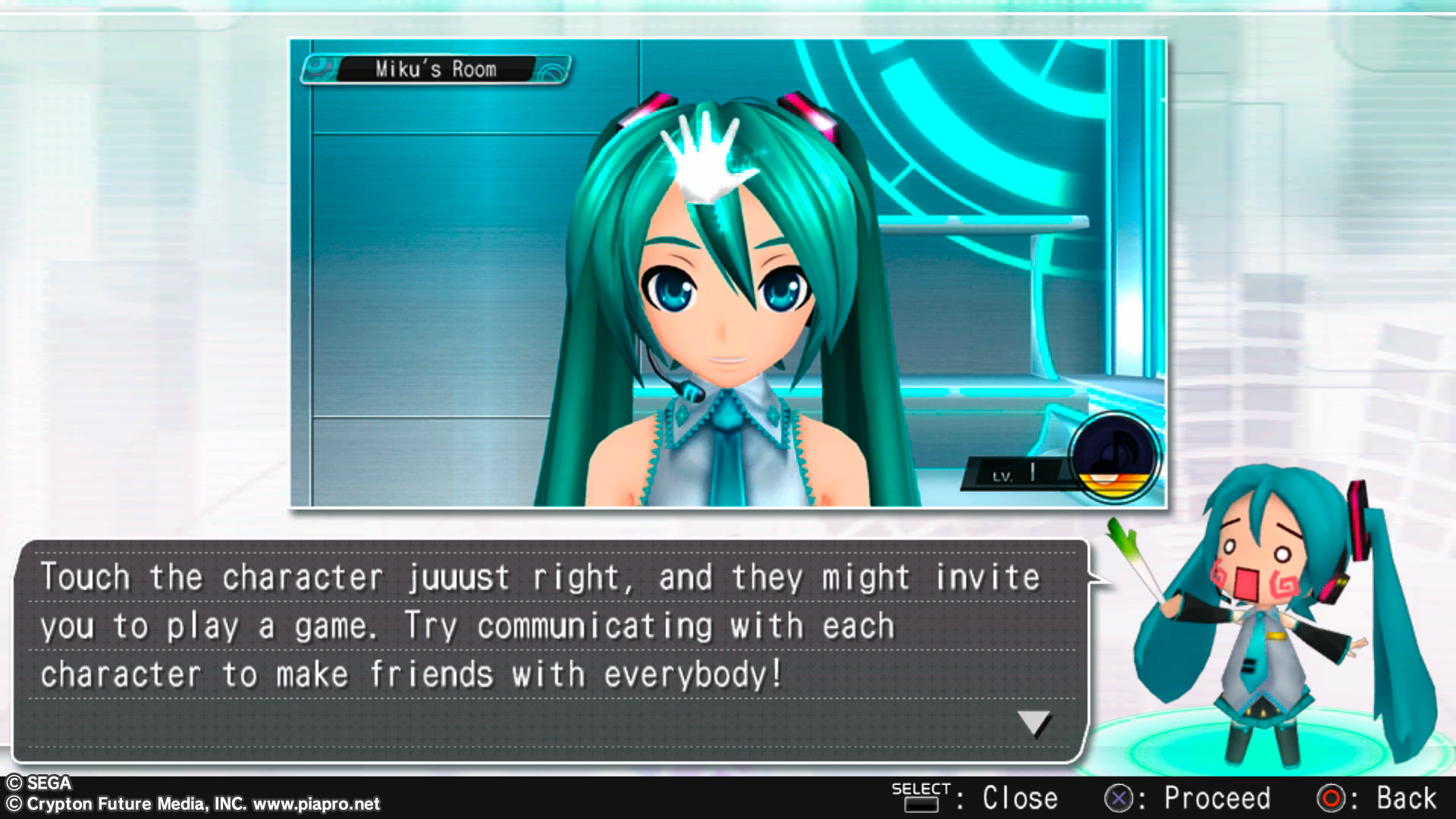Advance the dialogue with the down arrow
The height and width of the screenshot is (819, 1456).
(1034, 723)
